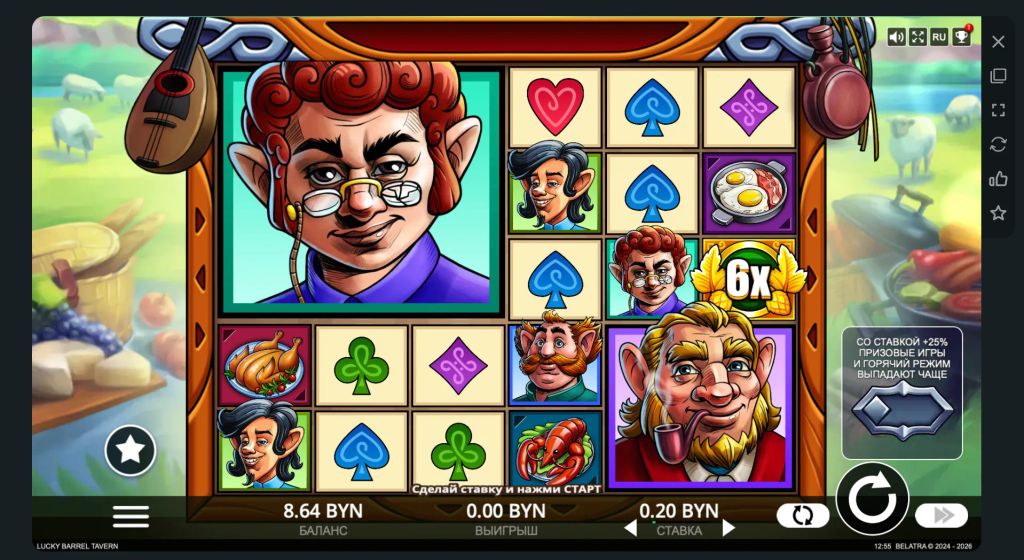This screenshot has height=560, width=1024.
Task: Click the round star button
Action: click(x=130, y=450)
